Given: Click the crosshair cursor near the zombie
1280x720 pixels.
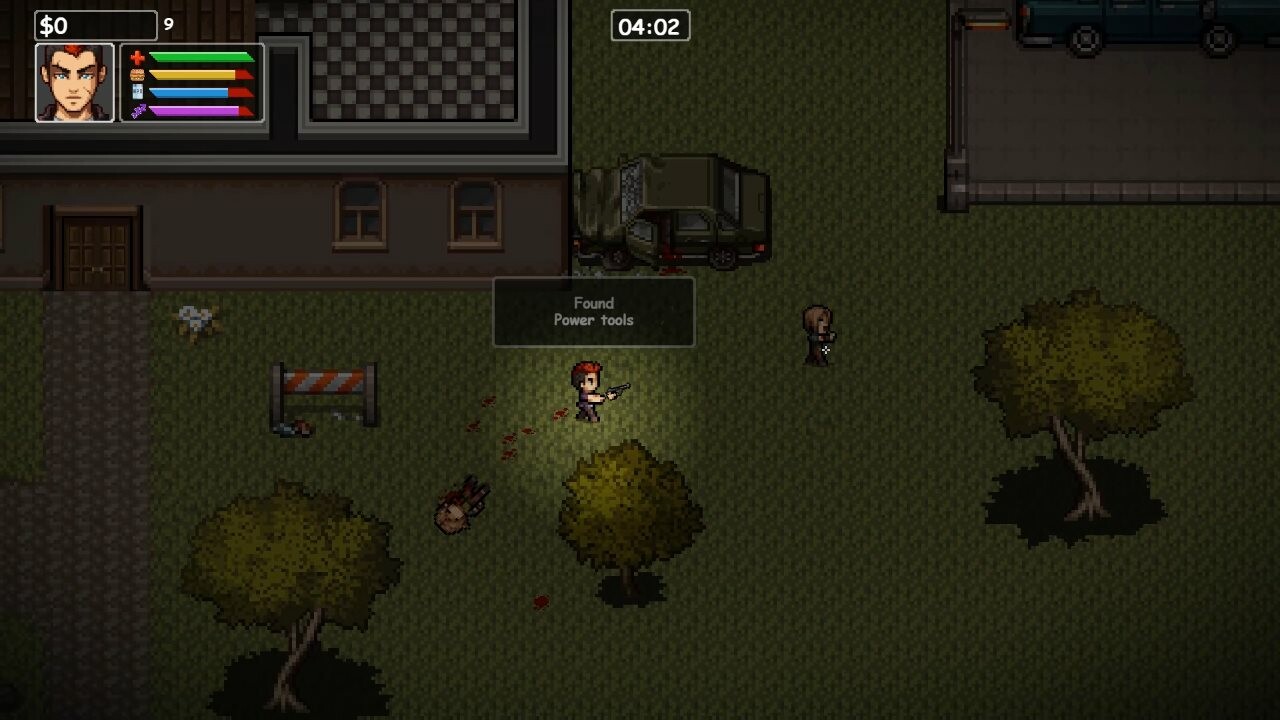Looking at the screenshot, I should pos(828,351).
